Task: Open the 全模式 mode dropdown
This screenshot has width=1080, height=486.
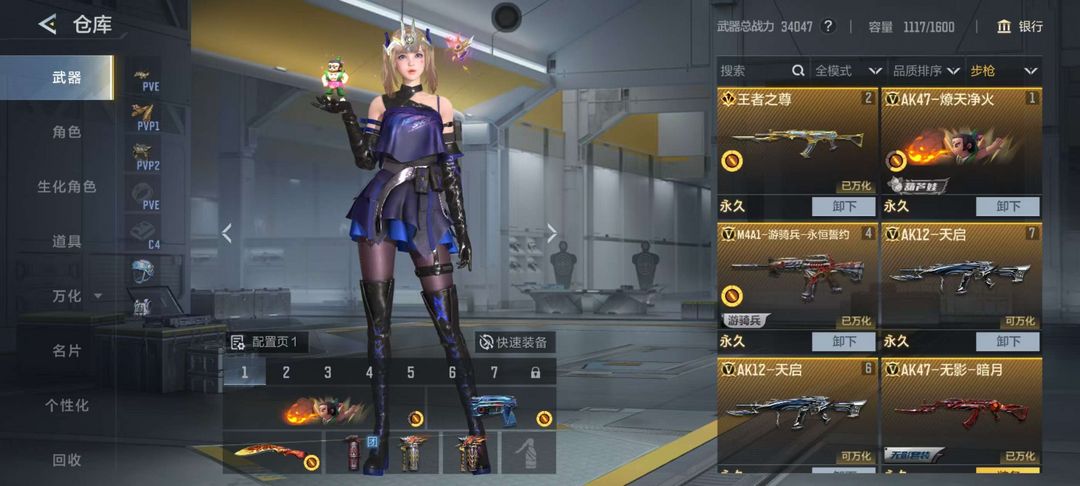Action: pyautogui.click(x=848, y=71)
